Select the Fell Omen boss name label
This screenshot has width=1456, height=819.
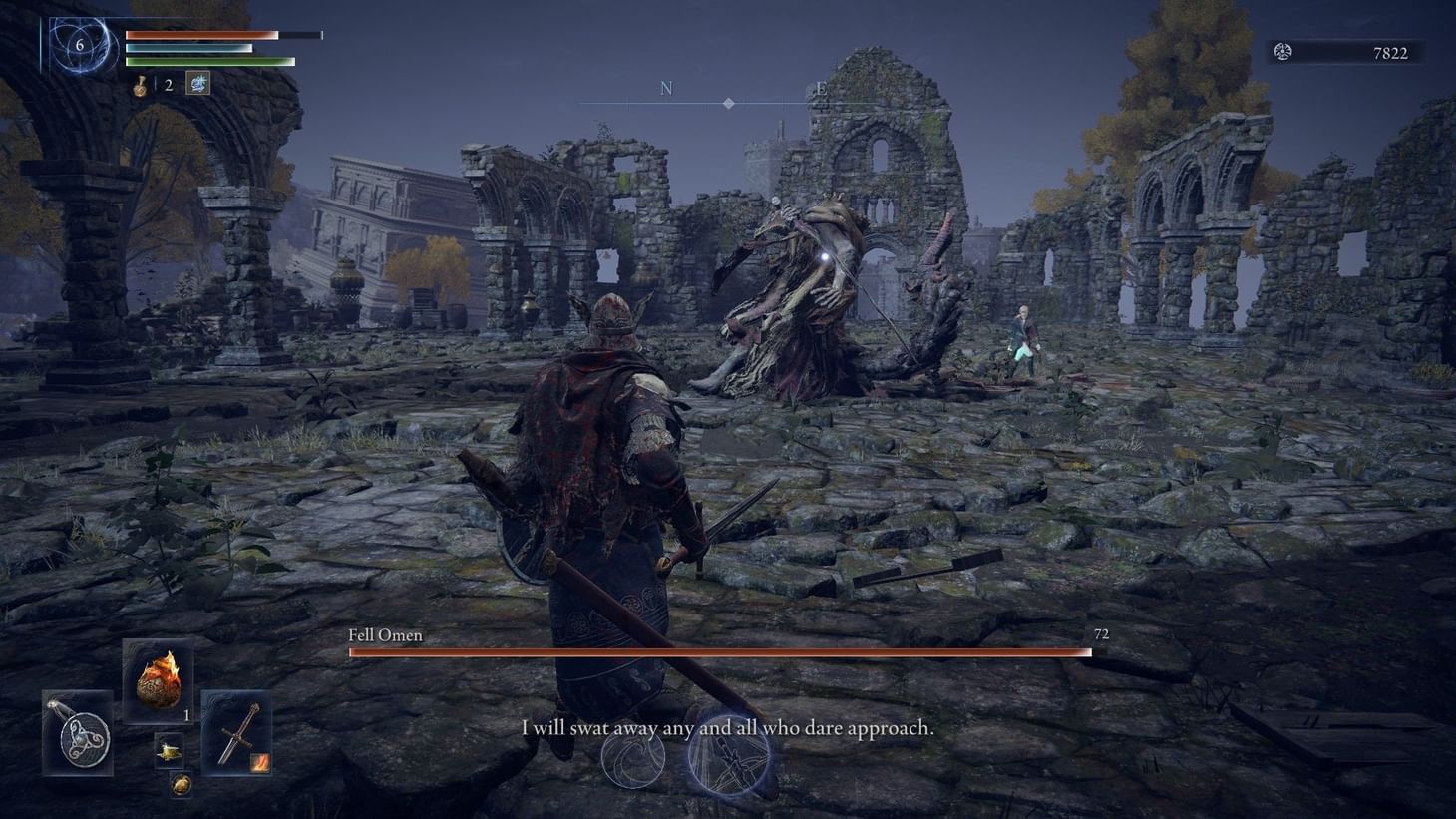pos(387,634)
